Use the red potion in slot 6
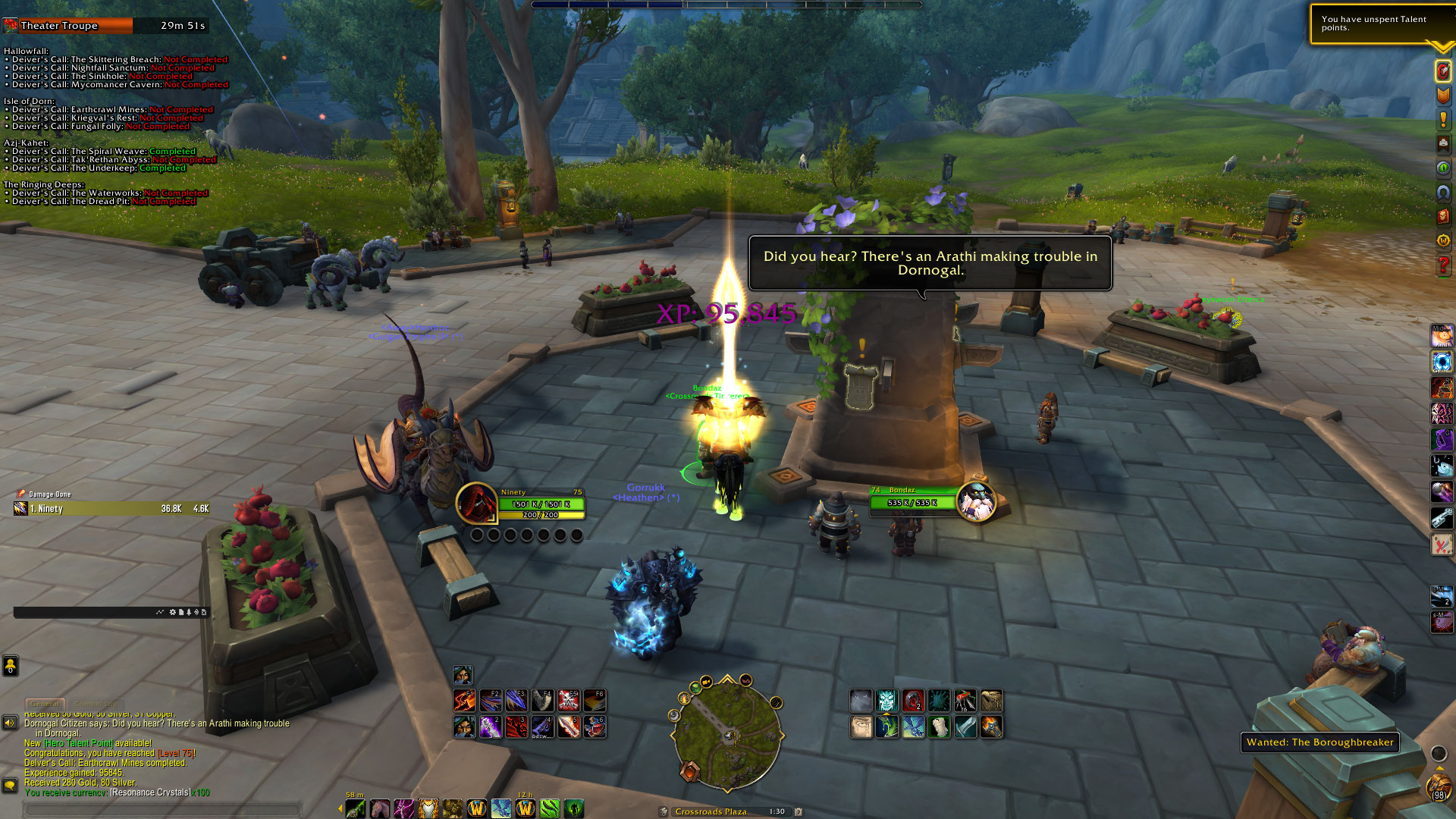Image resolution: width=1456 pixels, height=819 pixels. [595, 726]
